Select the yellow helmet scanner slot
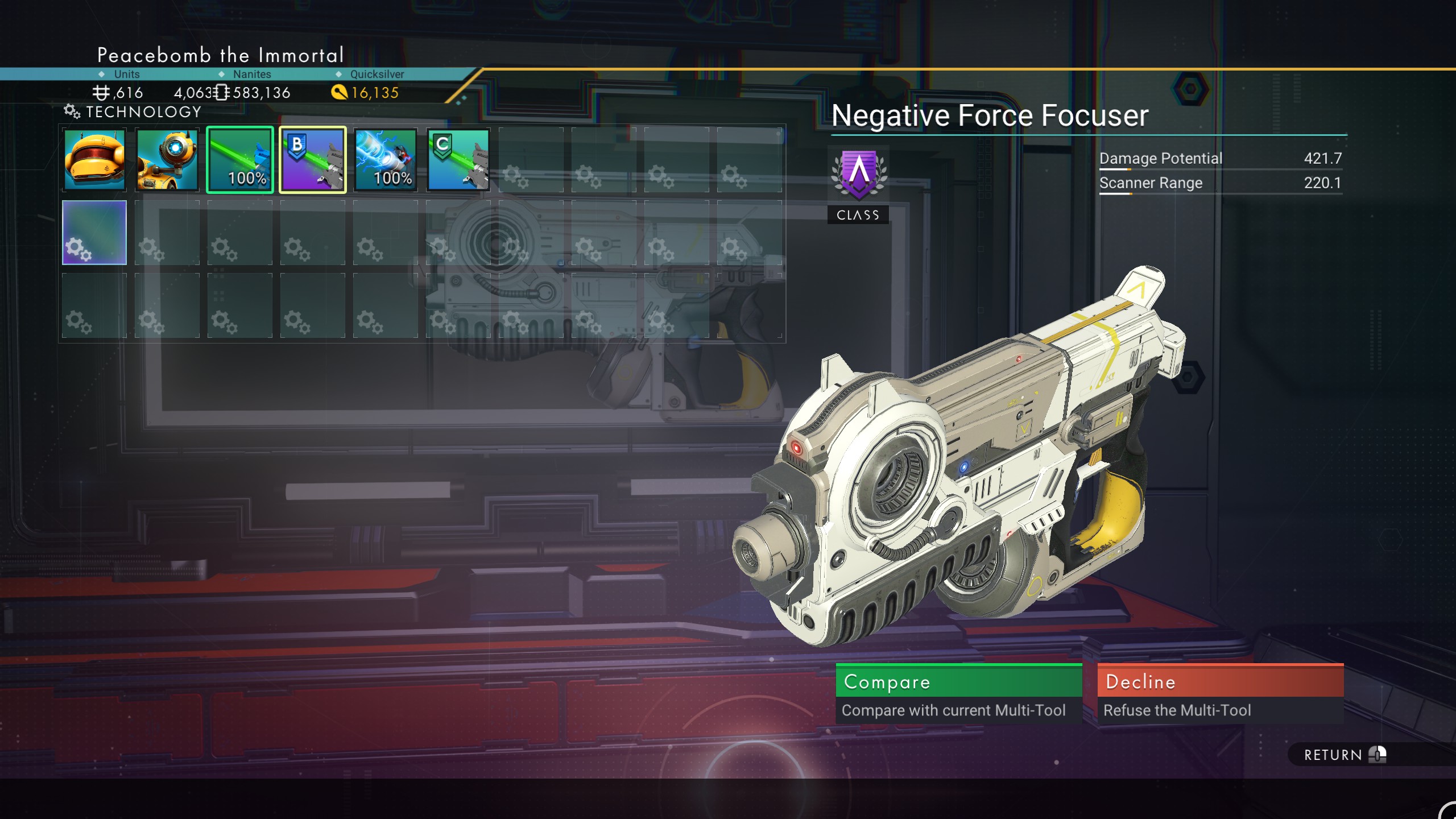 click(94, 160)
